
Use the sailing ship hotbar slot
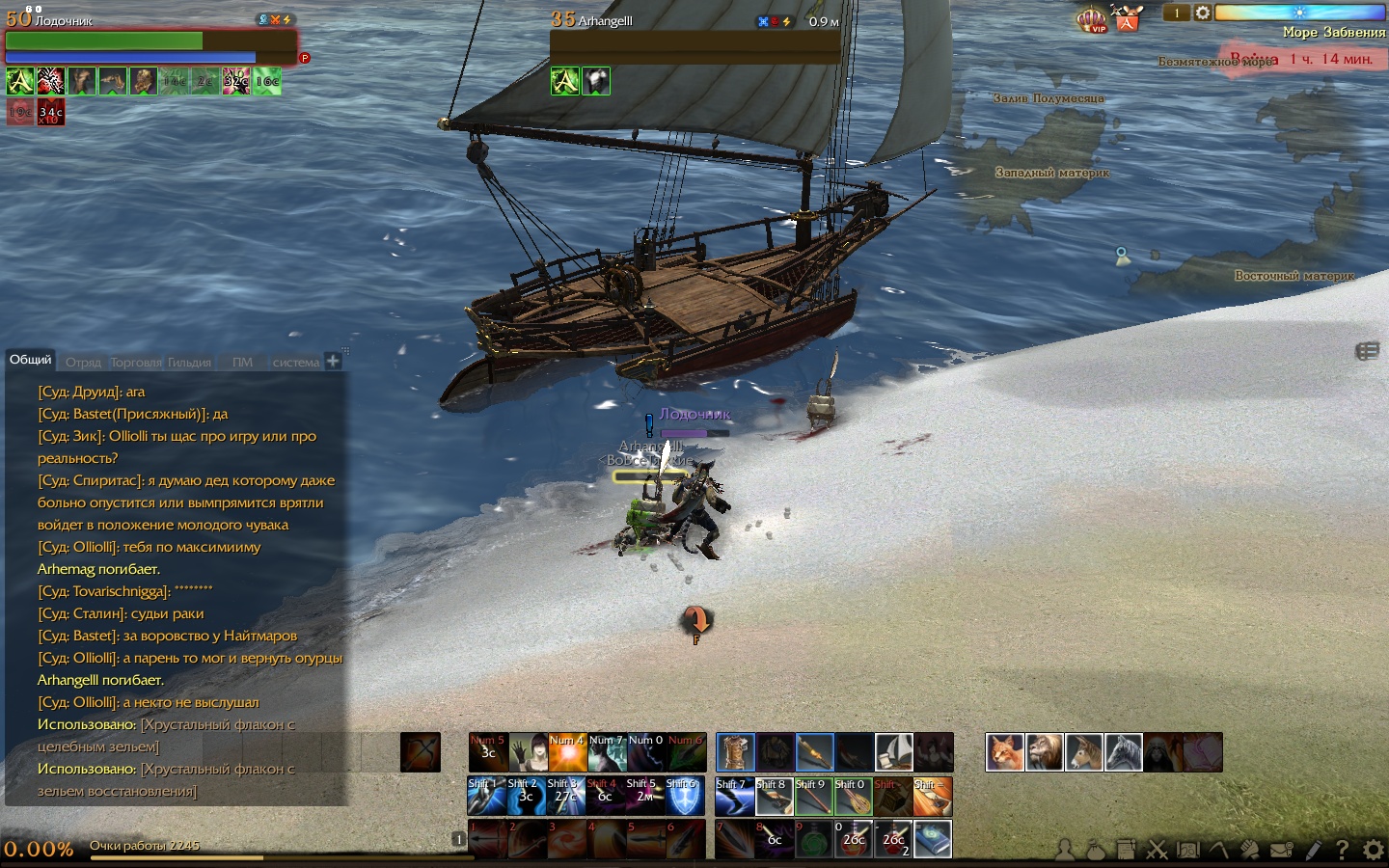[x=893, y=752]
